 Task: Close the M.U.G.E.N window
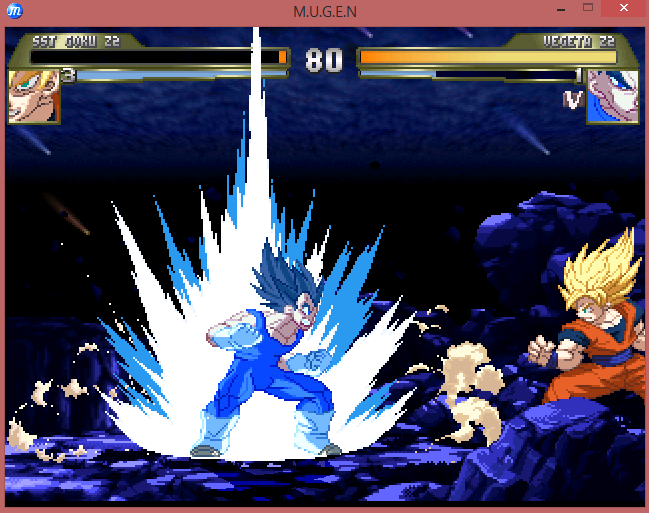pos(624,8)
